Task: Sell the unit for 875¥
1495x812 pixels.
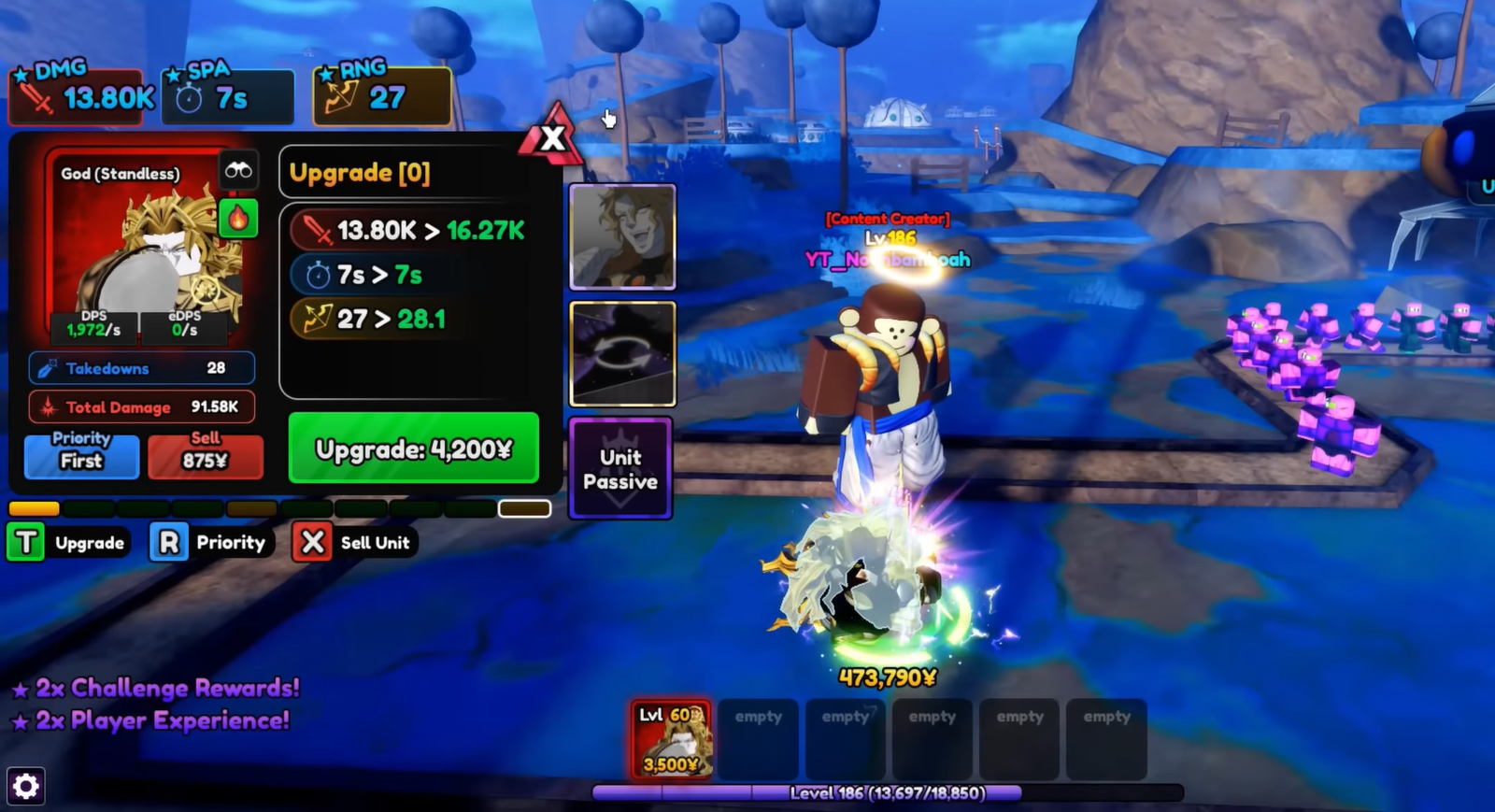Action: coord(205,456)
